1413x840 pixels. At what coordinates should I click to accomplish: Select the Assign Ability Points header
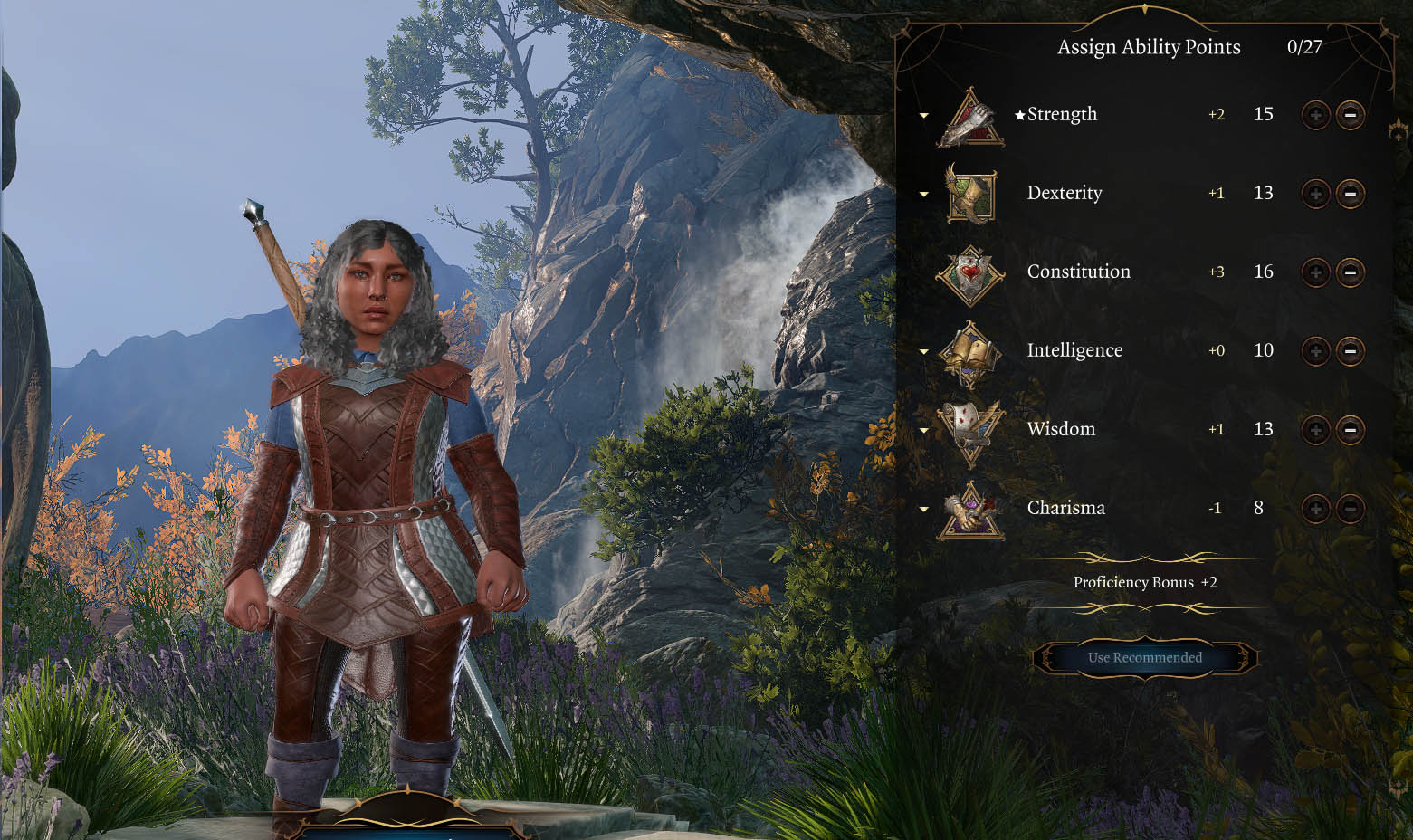coord(1149,47)
